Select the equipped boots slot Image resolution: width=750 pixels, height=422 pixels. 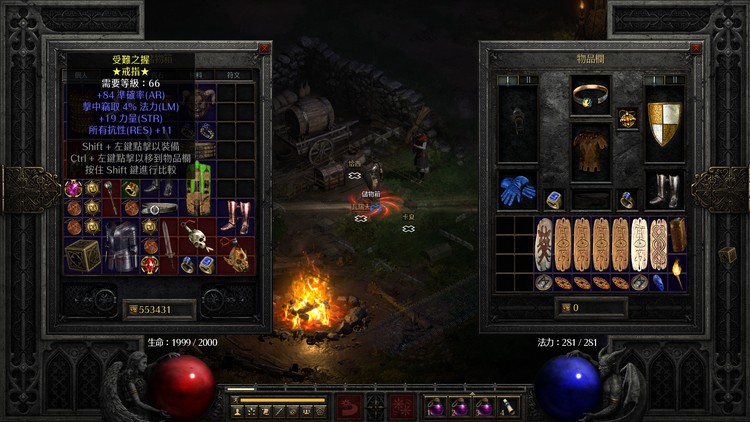[x=664, y=188]
